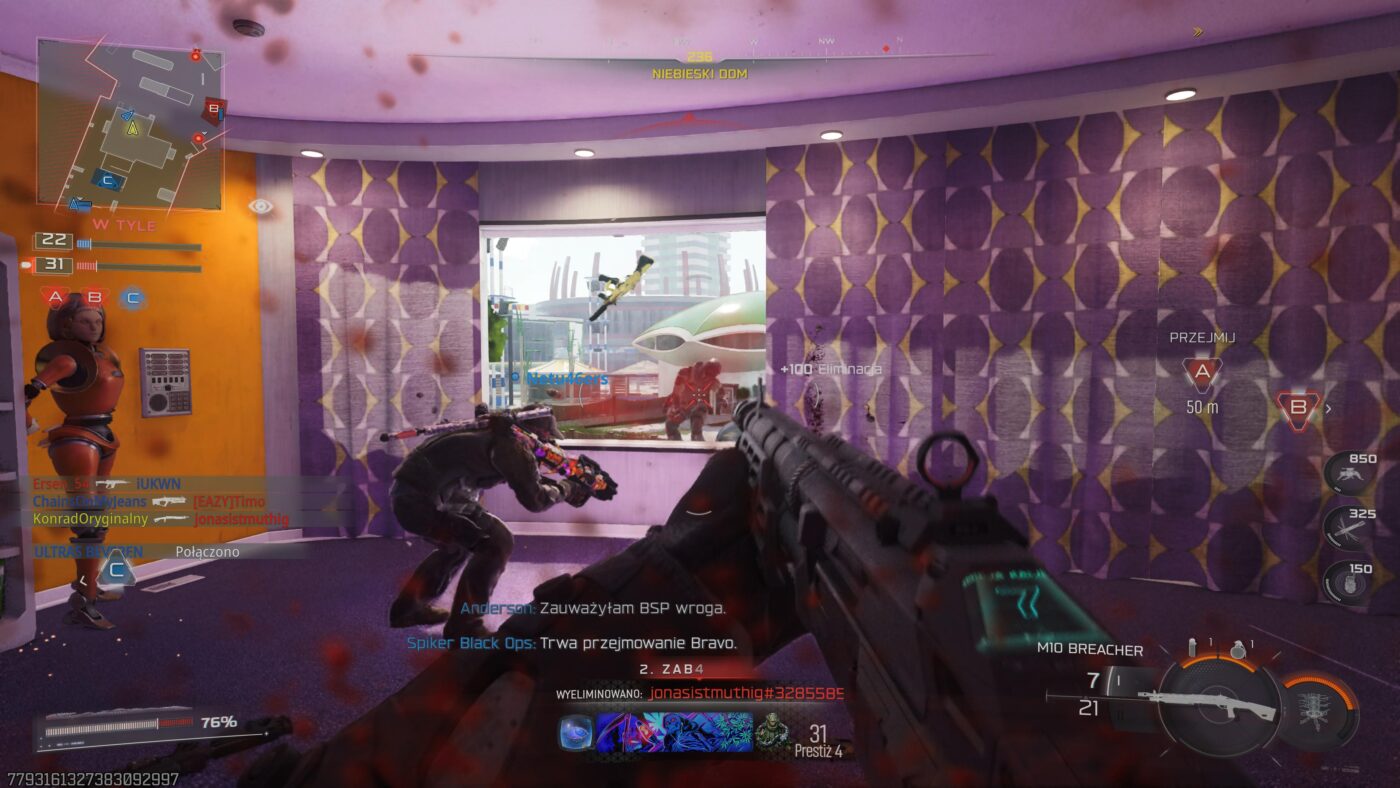Click the B objective marker on the minimap
This screenshot has width=1400, height=788.
click(x=212, y=109)
